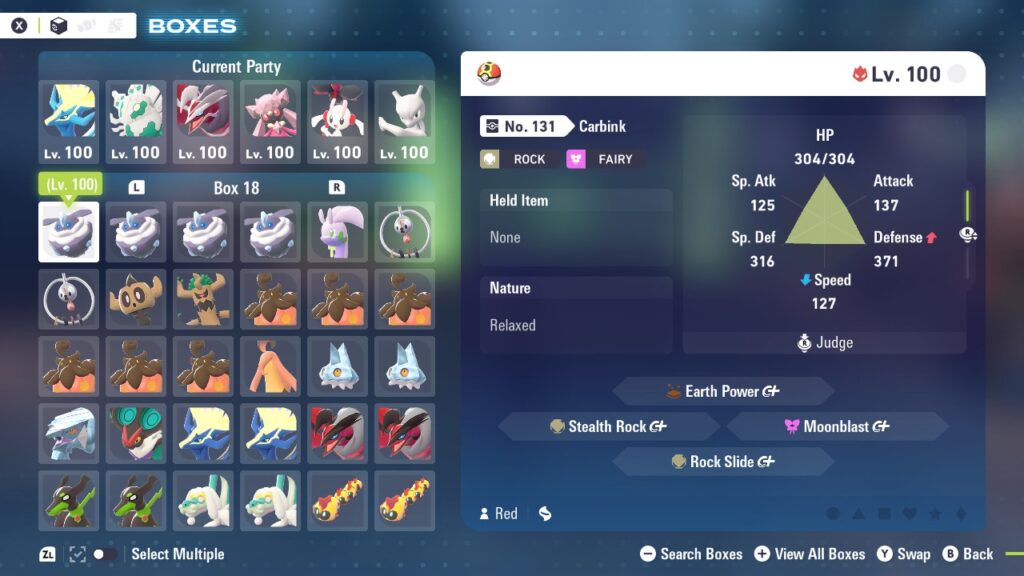
Task: Open the Judge stat view
Action: pyautogui.click(x=825, y=343)
